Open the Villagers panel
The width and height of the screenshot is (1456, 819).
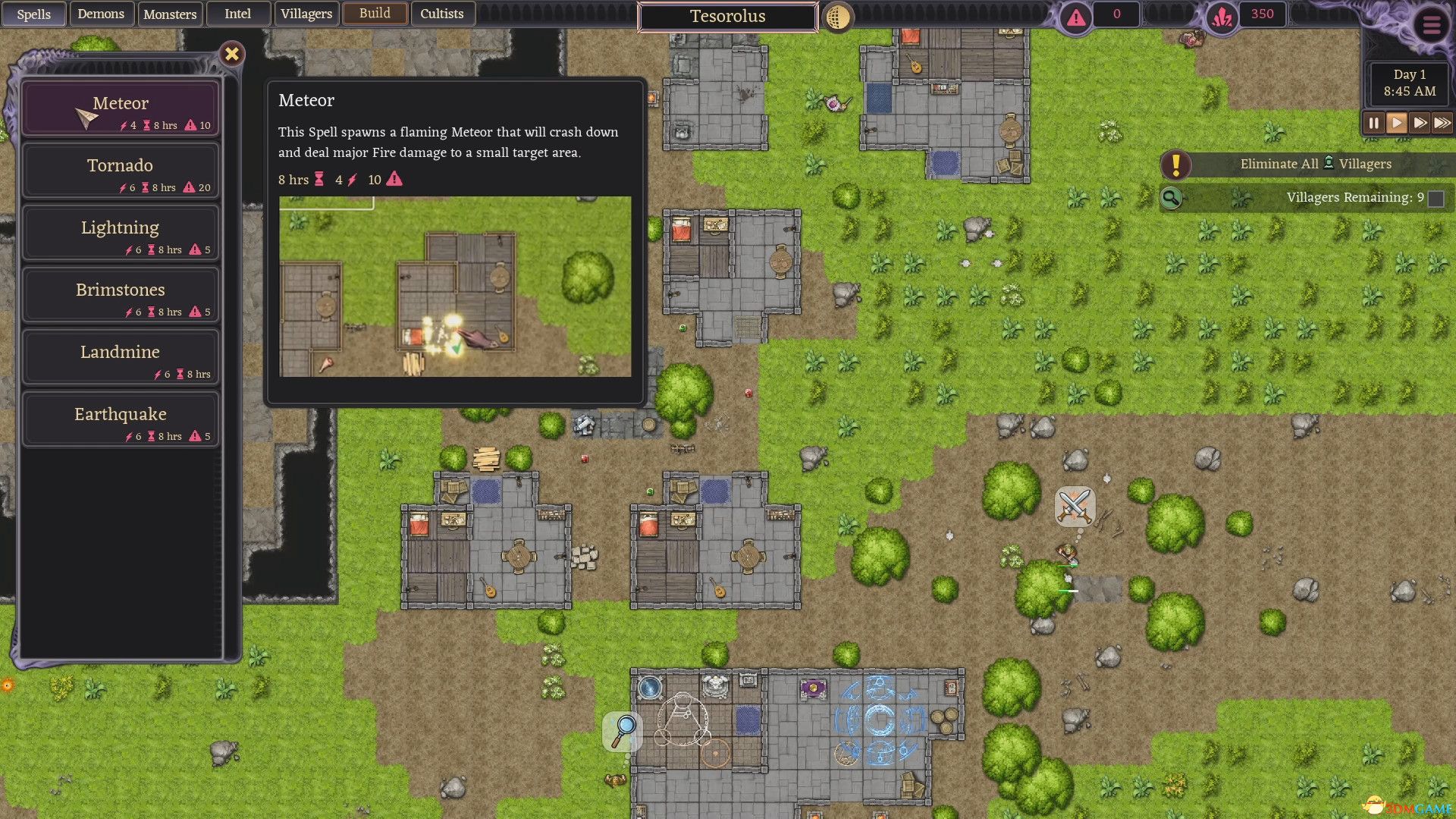[x=306, y=14]
